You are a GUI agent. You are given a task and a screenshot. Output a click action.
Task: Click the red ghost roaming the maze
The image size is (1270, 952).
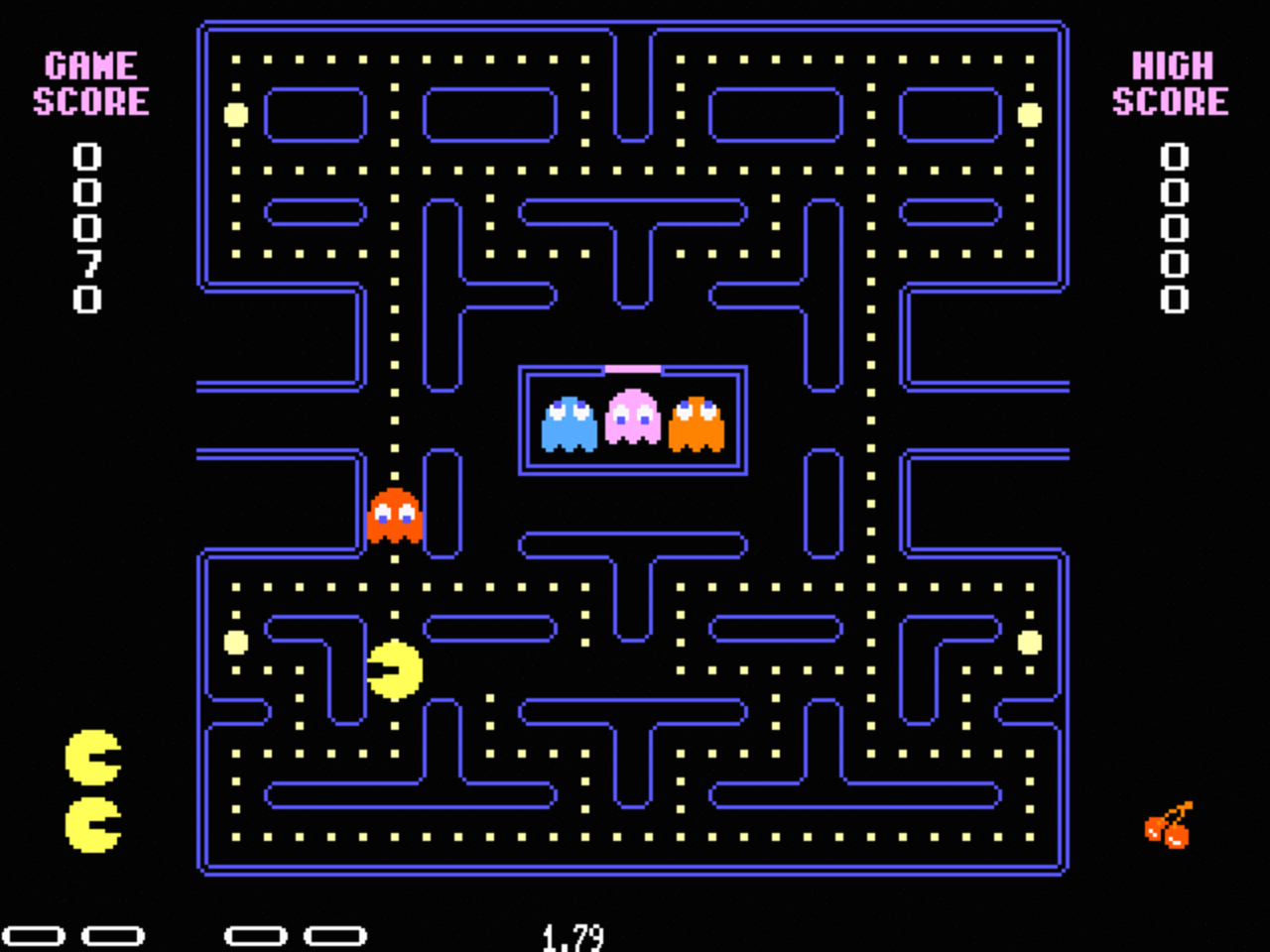tap(395, 516)
